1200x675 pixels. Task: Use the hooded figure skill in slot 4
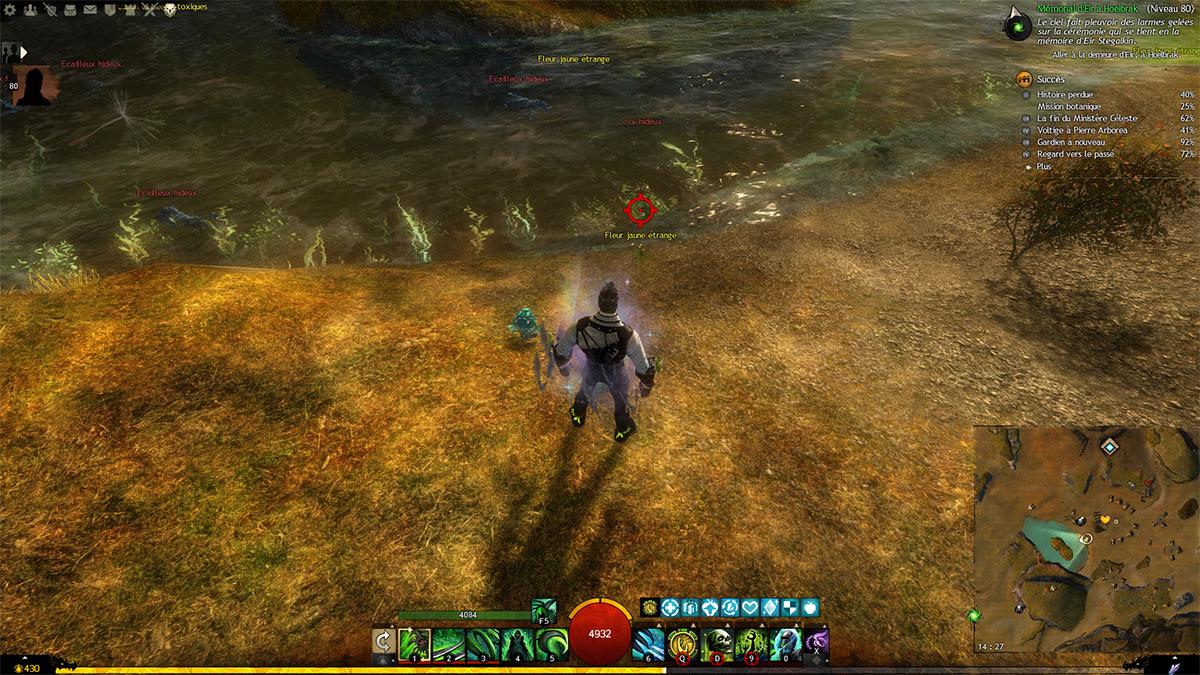518,642
